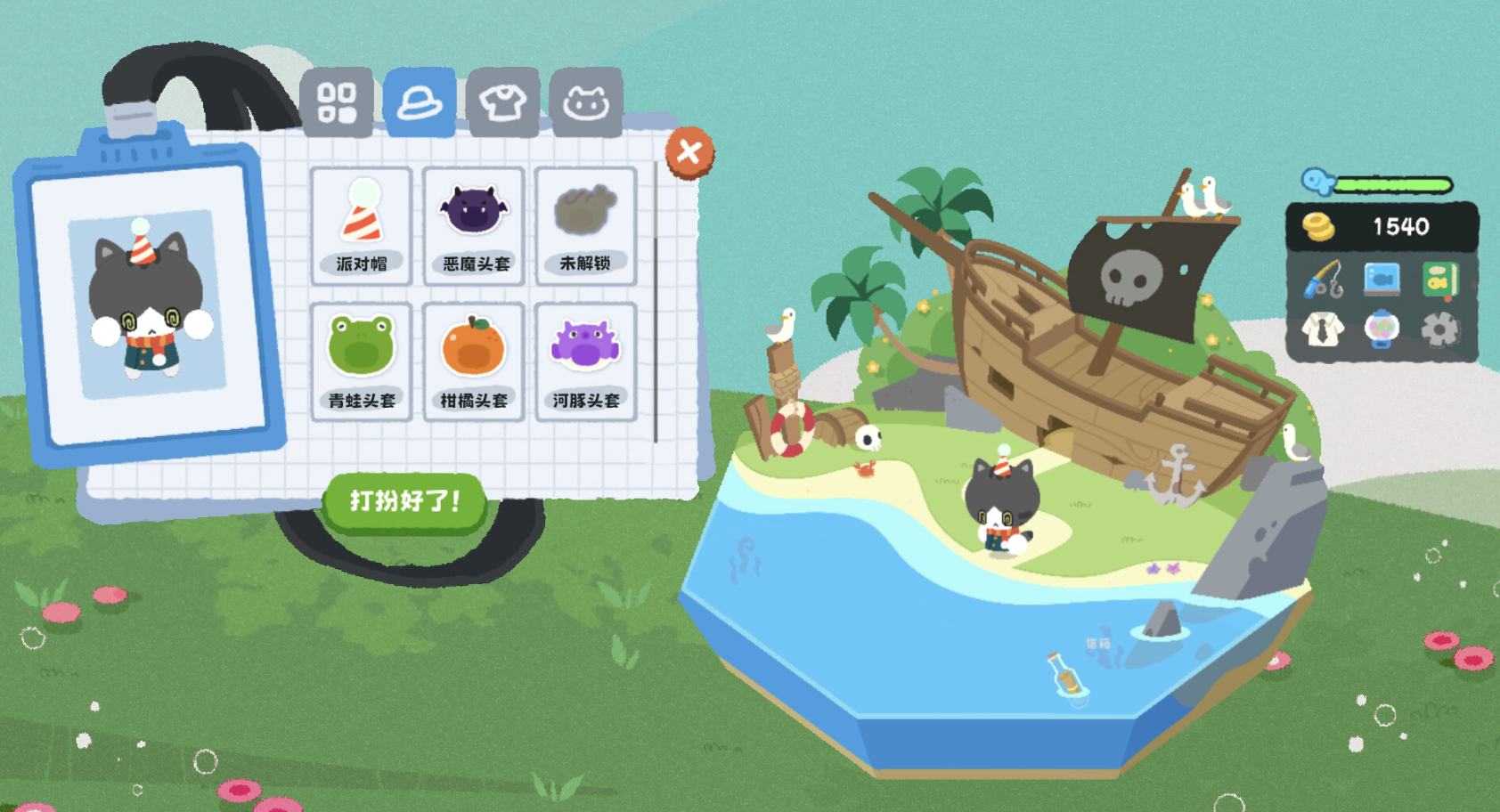Click the locked 未解锁 item slot
1500x812 pixels.
pyautogui.click(x=585, y=225)
